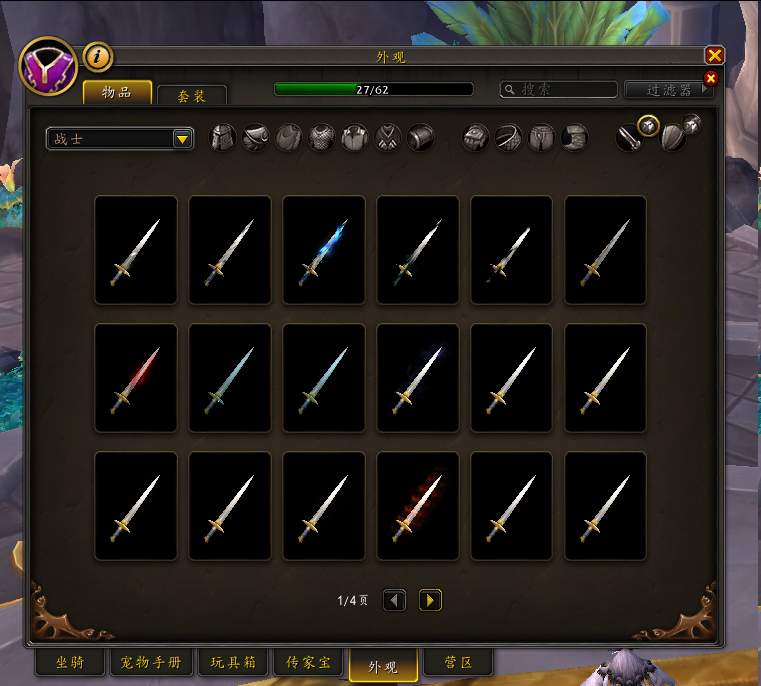Switch to the 套装 sets tab
Viewport: 761px width, 686px height.
tap(192, 96)
